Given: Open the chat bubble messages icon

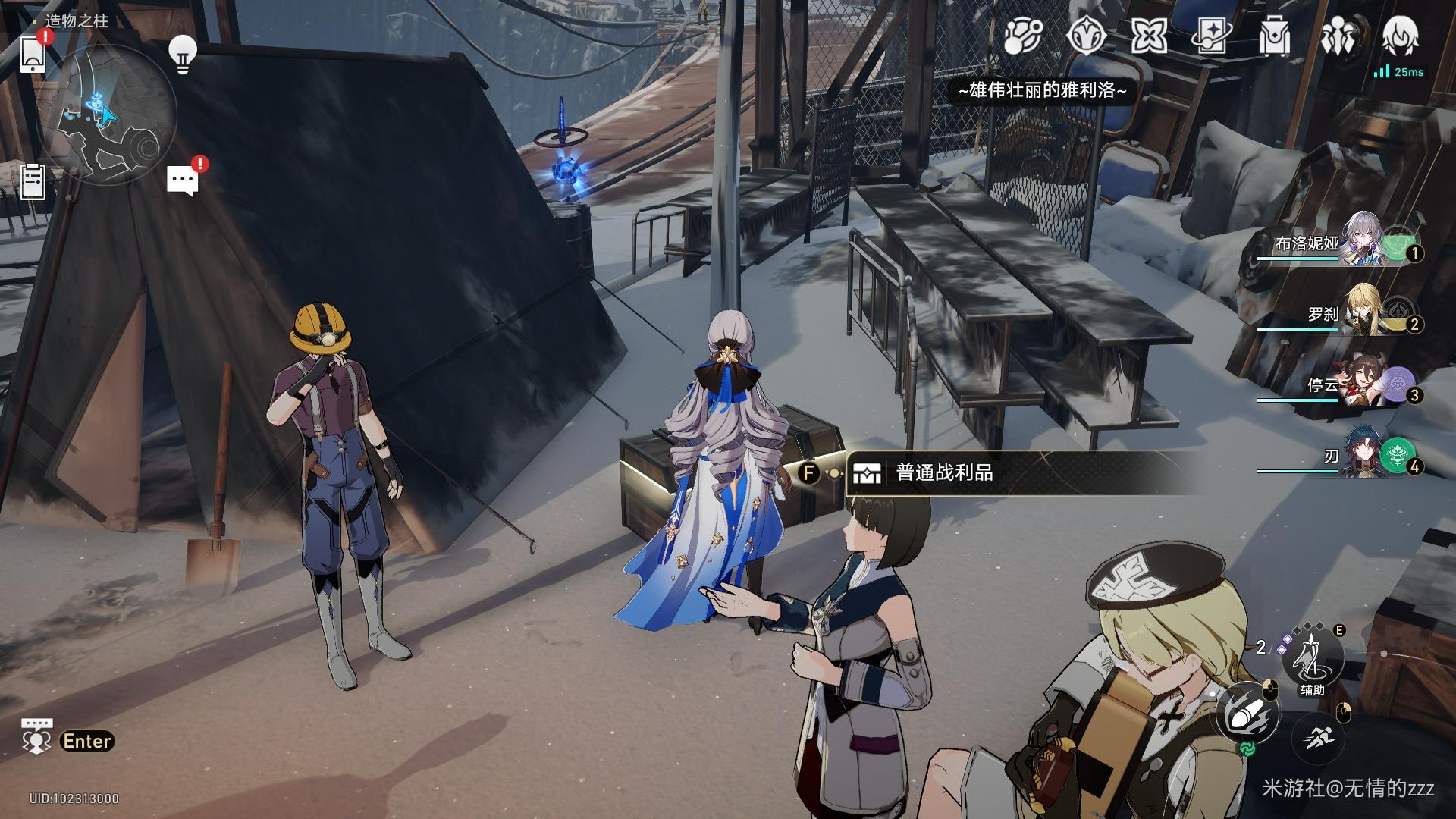Looking at the screenshot, I should tap(183, 180).
